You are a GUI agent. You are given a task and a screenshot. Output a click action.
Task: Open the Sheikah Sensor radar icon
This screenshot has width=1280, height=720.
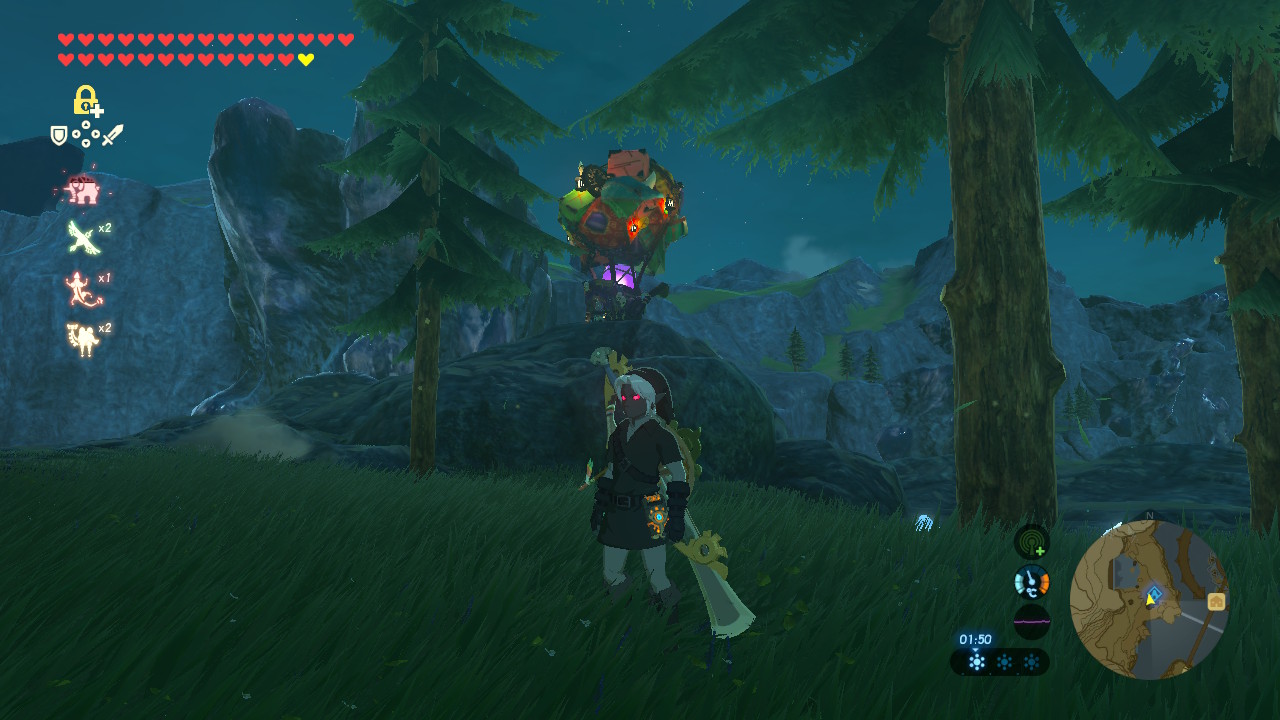[1031, 542]
